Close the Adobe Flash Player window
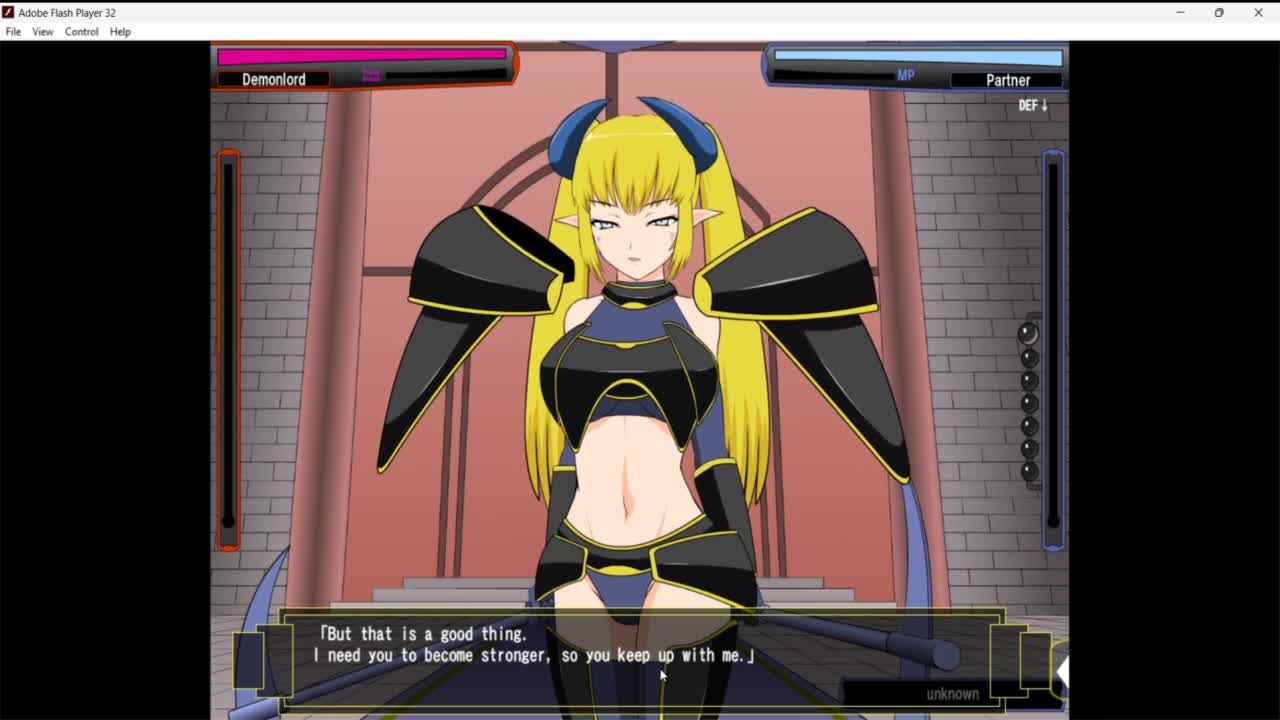This screenshot has width=1280, height=720. click(1258, 13)
